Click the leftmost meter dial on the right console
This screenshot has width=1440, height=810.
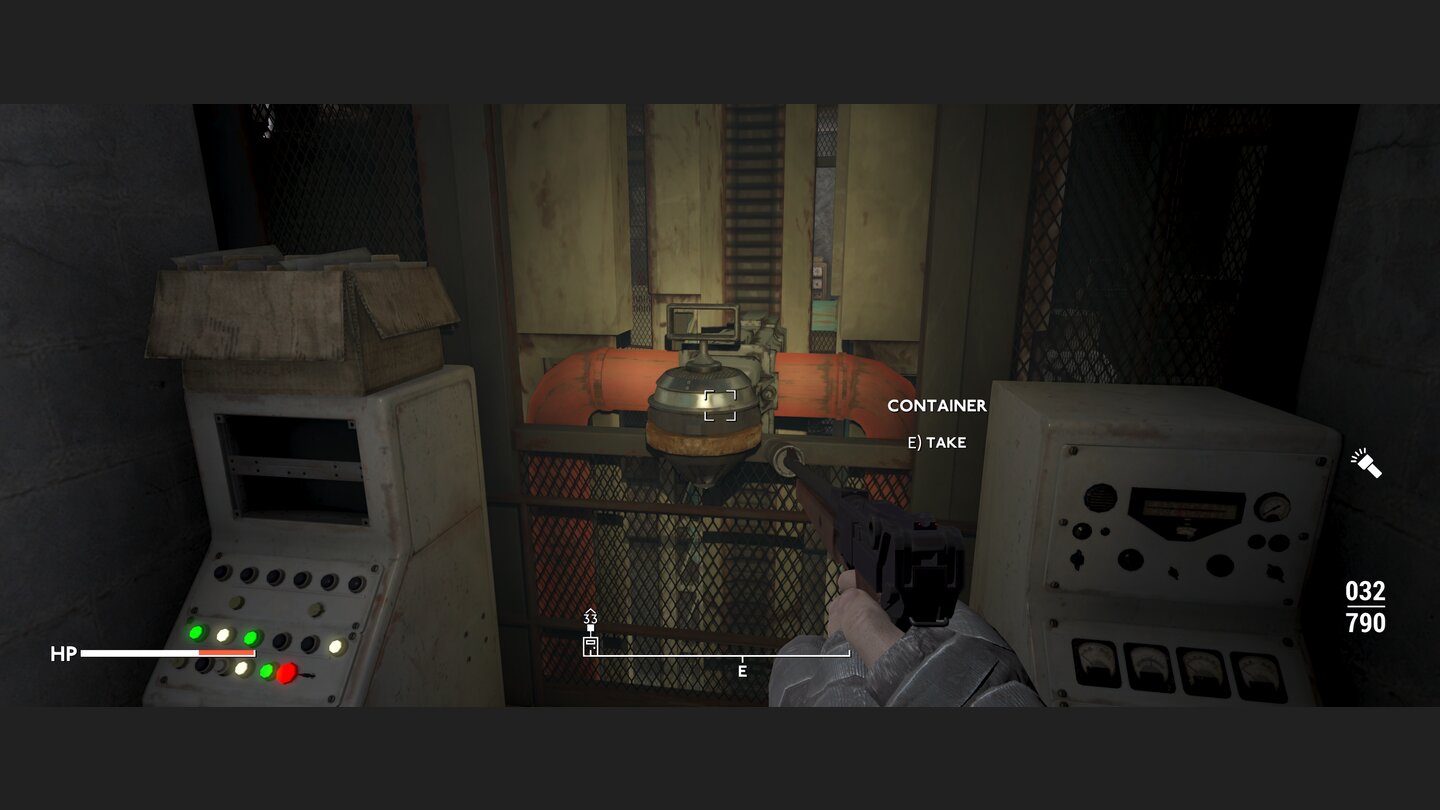(1093, 664)
